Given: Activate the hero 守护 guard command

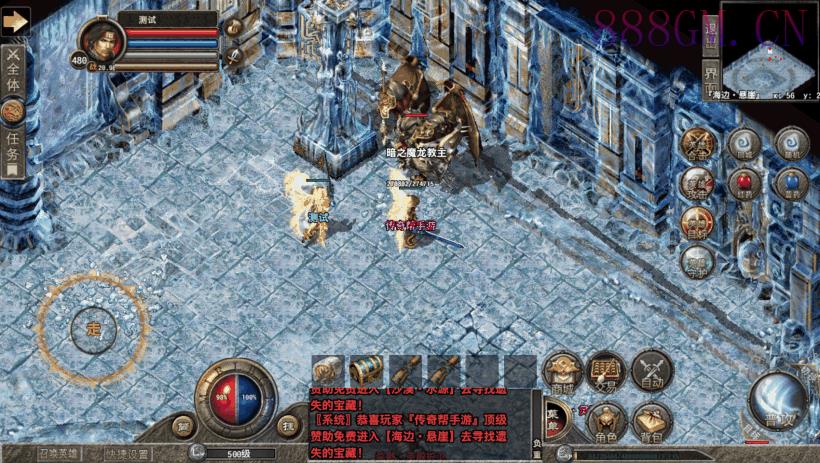Looking at the screenshot, I should click(x=697, y=262).
